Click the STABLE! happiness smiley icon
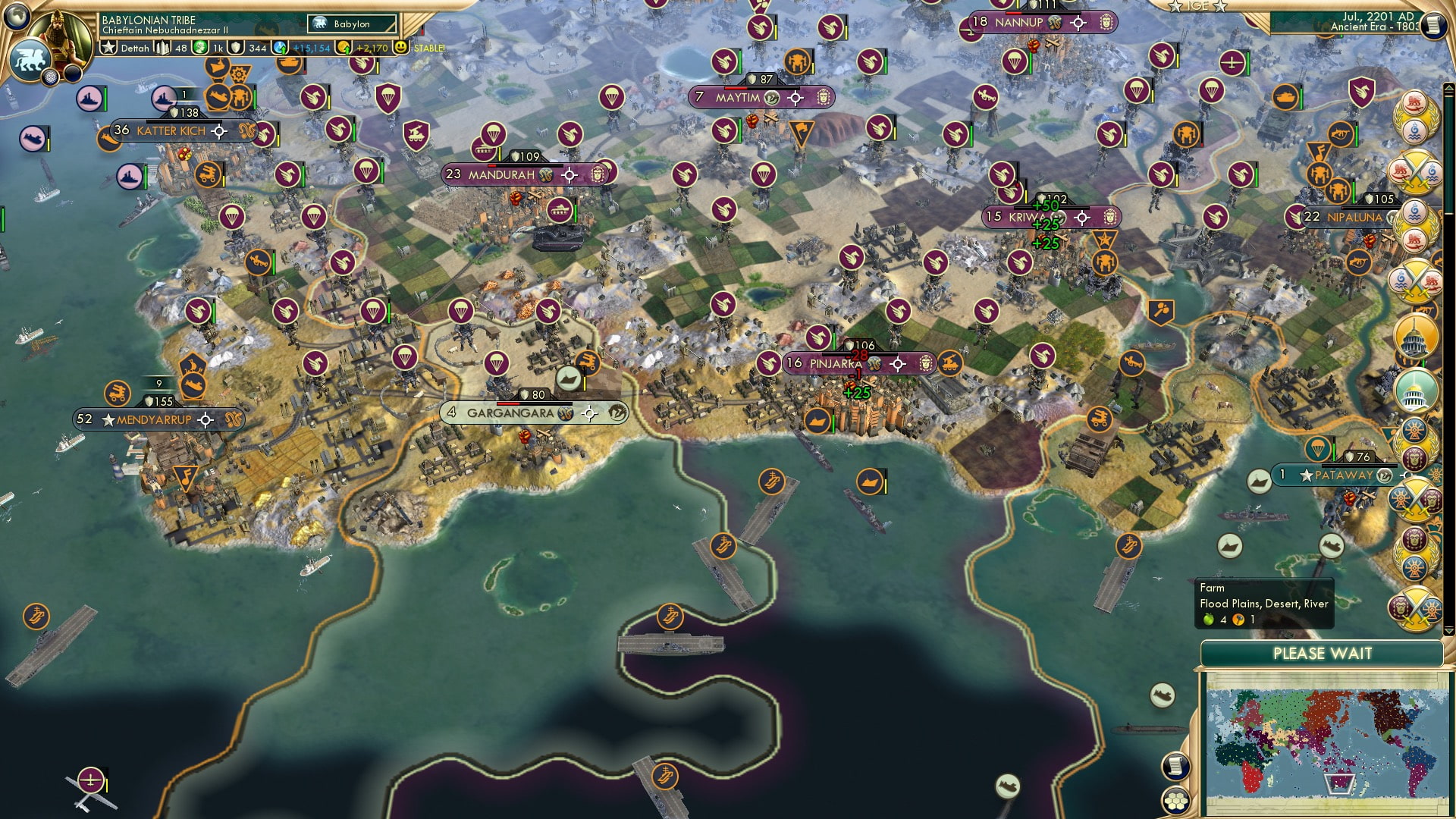 click(402, 48)
